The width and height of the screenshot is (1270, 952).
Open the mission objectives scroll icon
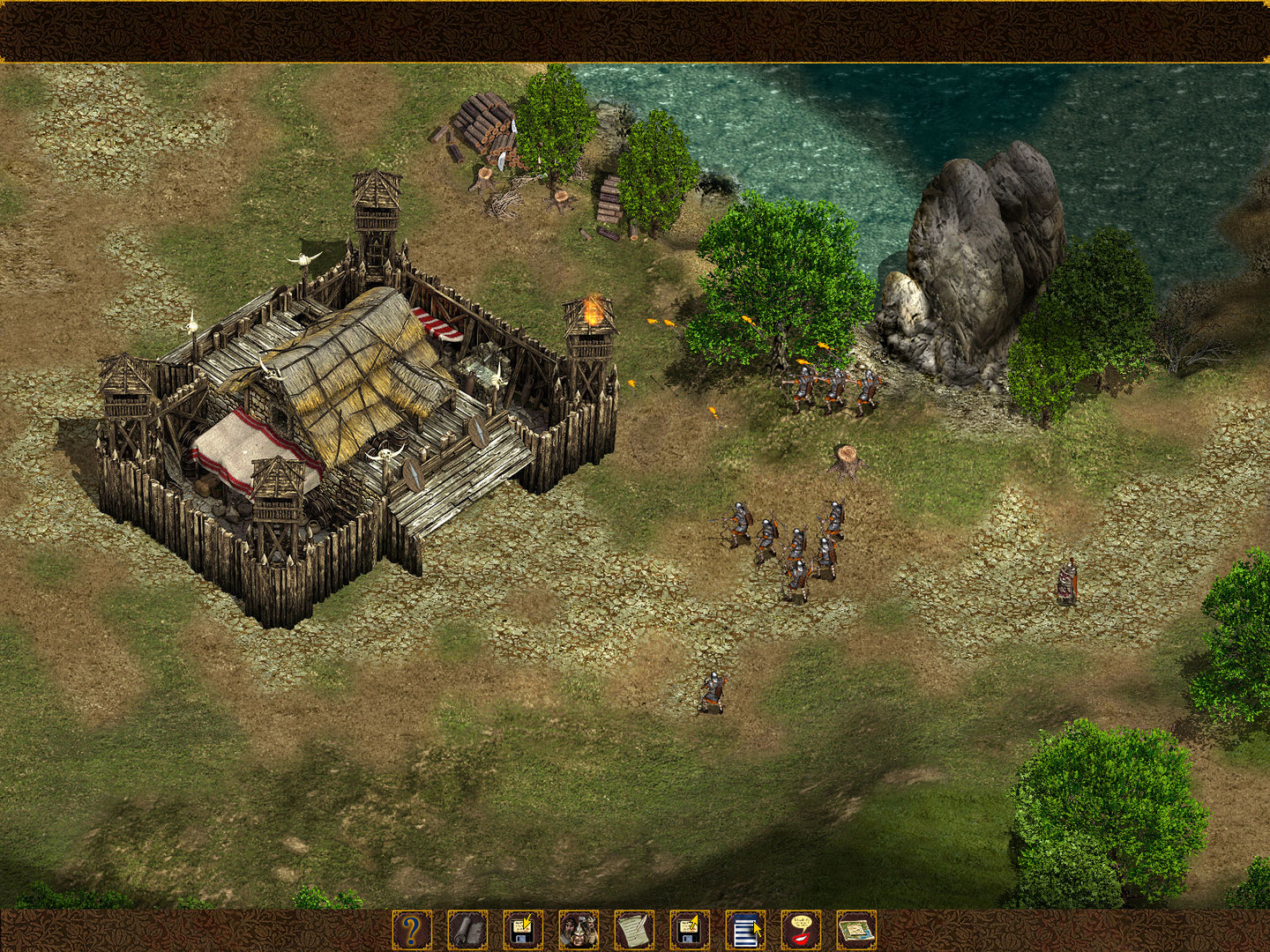point(467,930)
